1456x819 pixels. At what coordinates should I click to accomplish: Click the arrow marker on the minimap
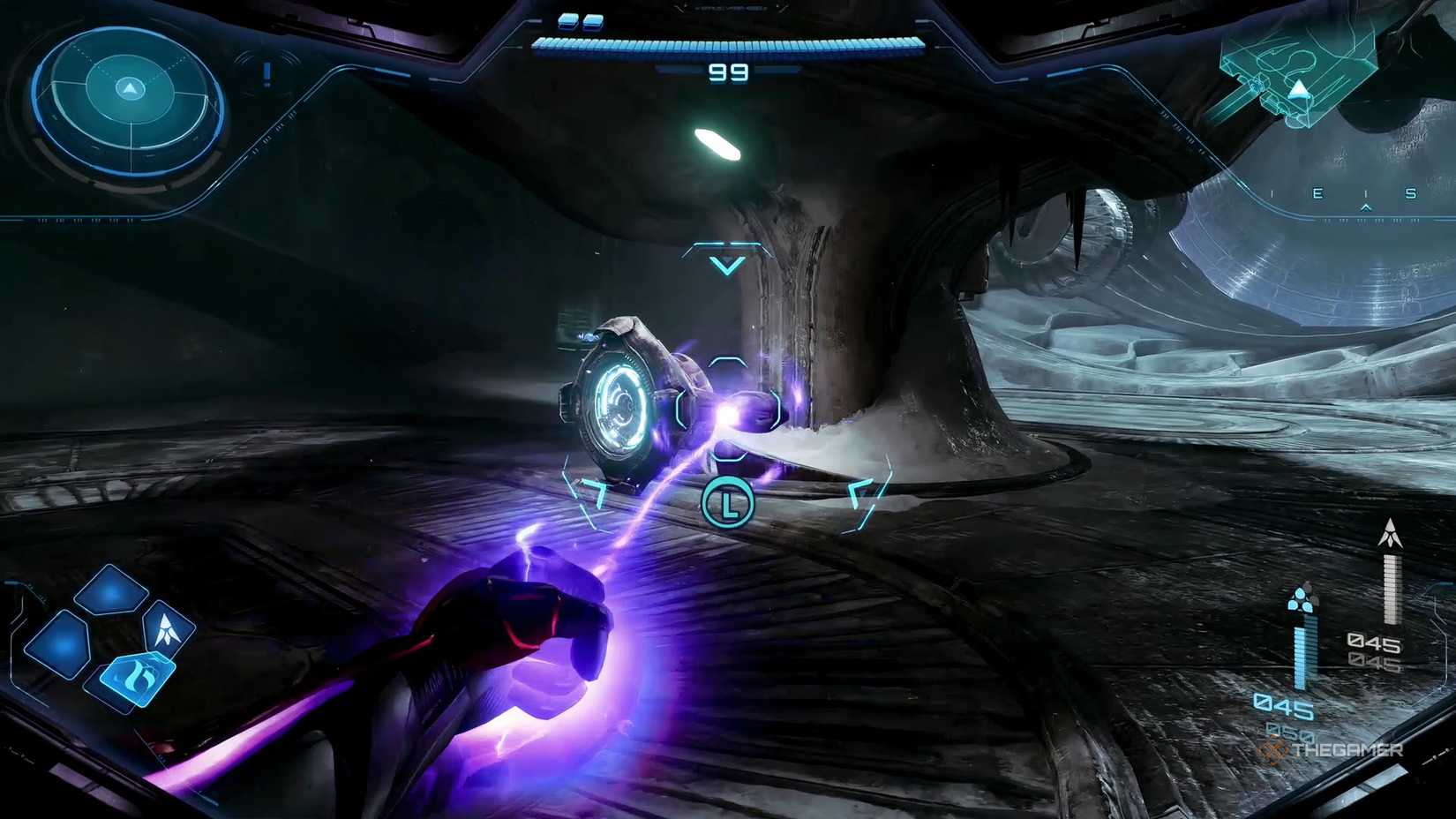(x=1298, y=87)
